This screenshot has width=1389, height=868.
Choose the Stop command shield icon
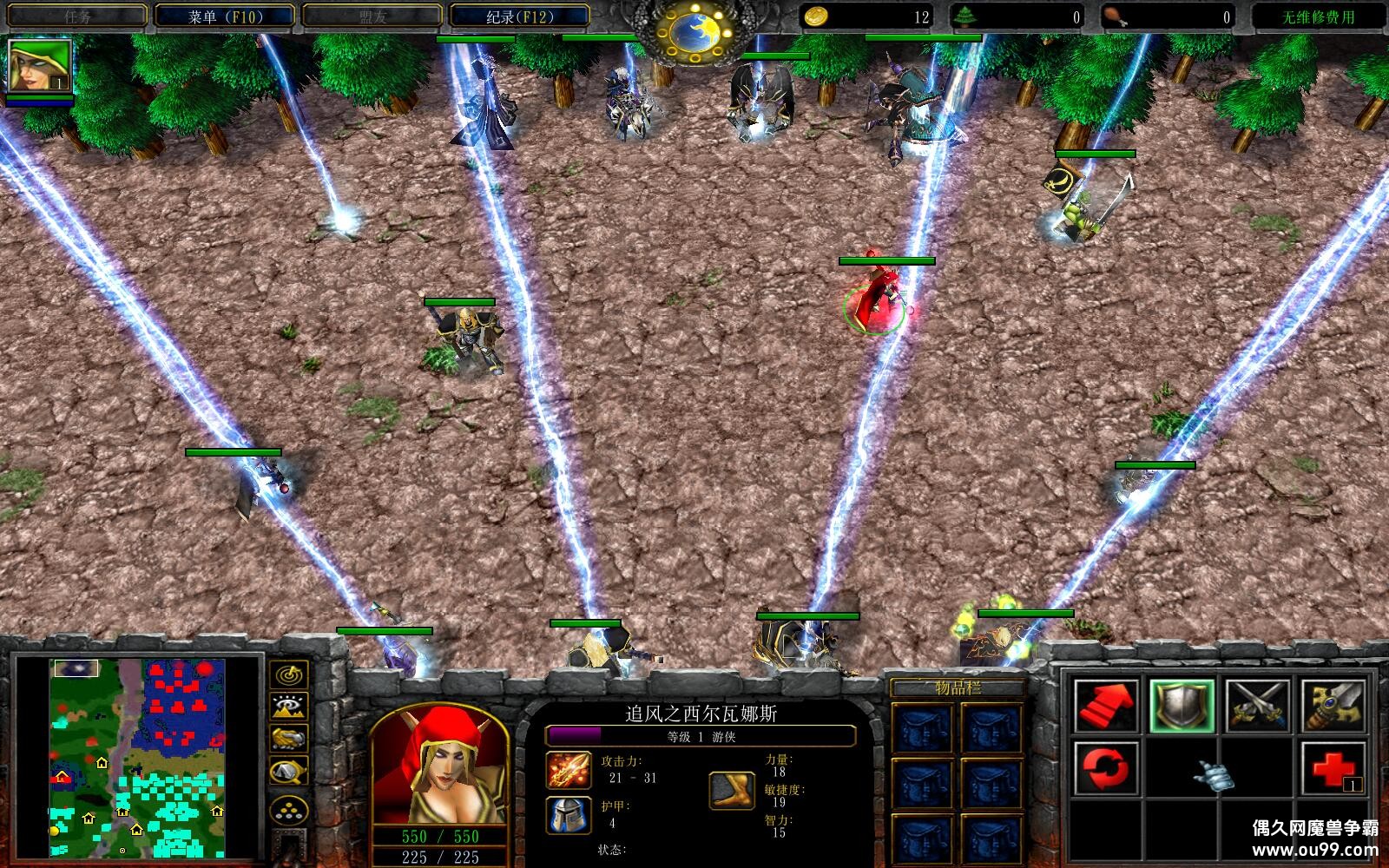[1182, 705]
